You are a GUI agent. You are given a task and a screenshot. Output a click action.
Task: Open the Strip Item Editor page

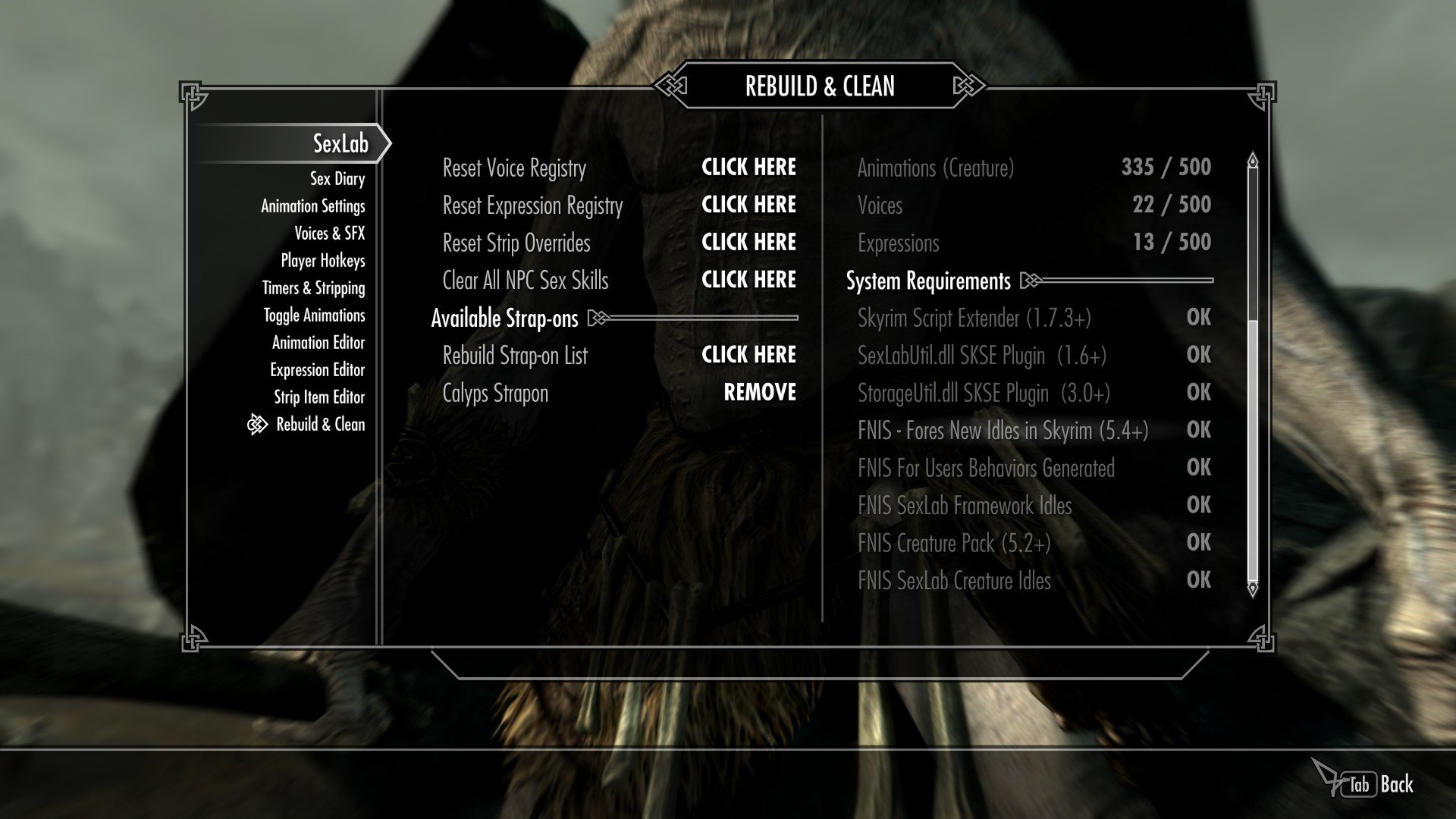(x=318, y=397)
